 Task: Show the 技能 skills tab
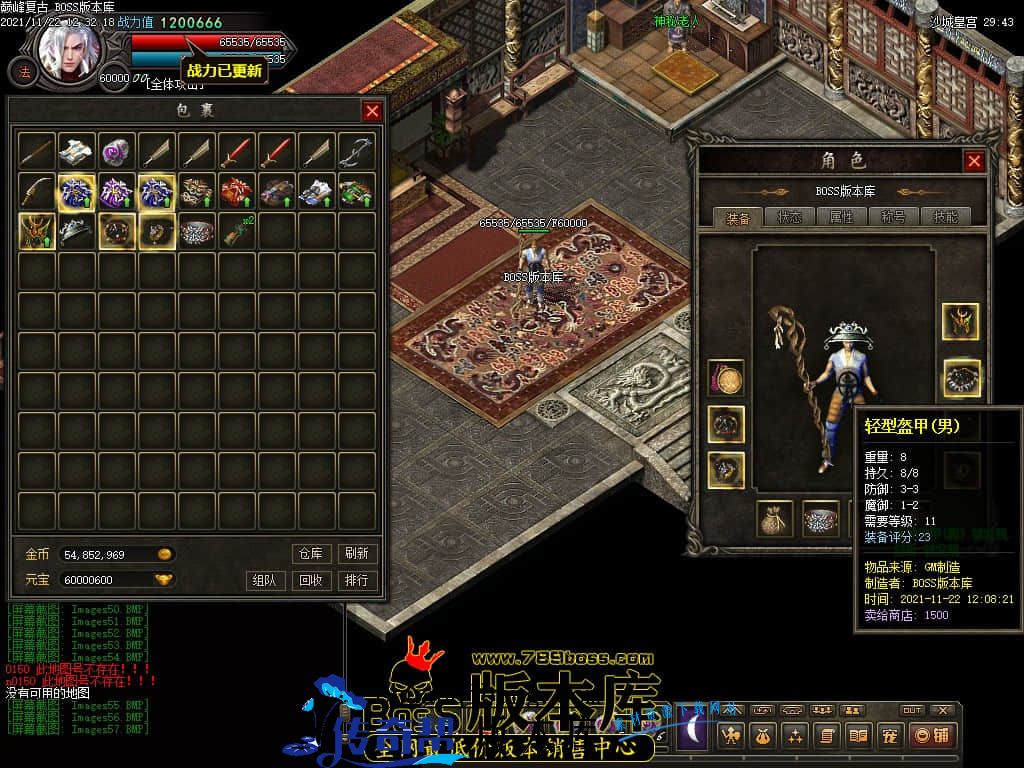[x=944, y=216]
